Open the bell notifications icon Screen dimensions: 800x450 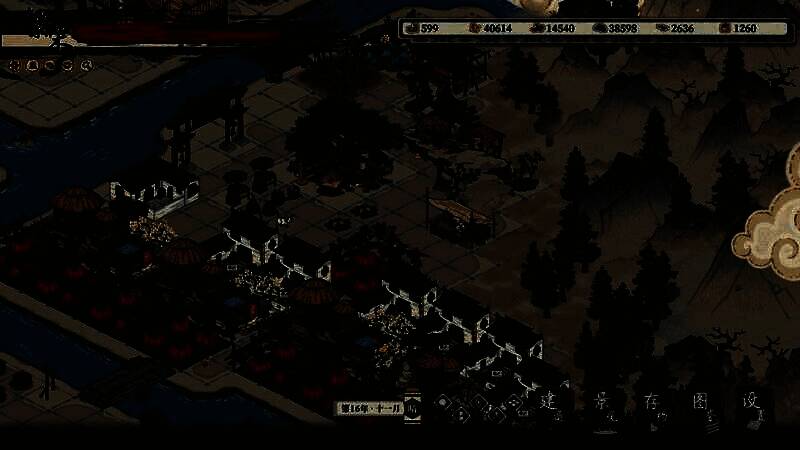[x=33, y=66]
